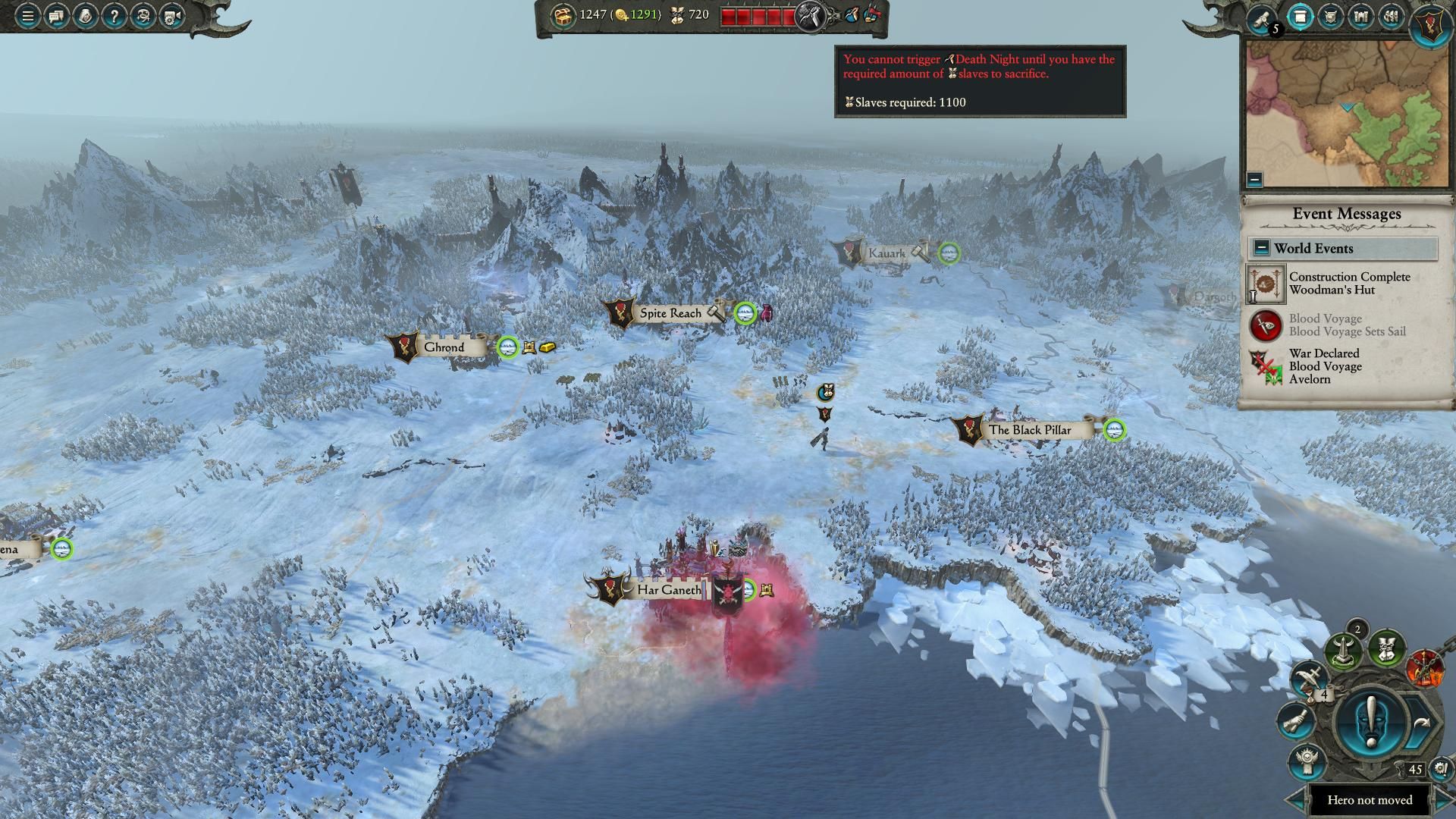Open the War Declared Avelorn event

coord(1326,366)
